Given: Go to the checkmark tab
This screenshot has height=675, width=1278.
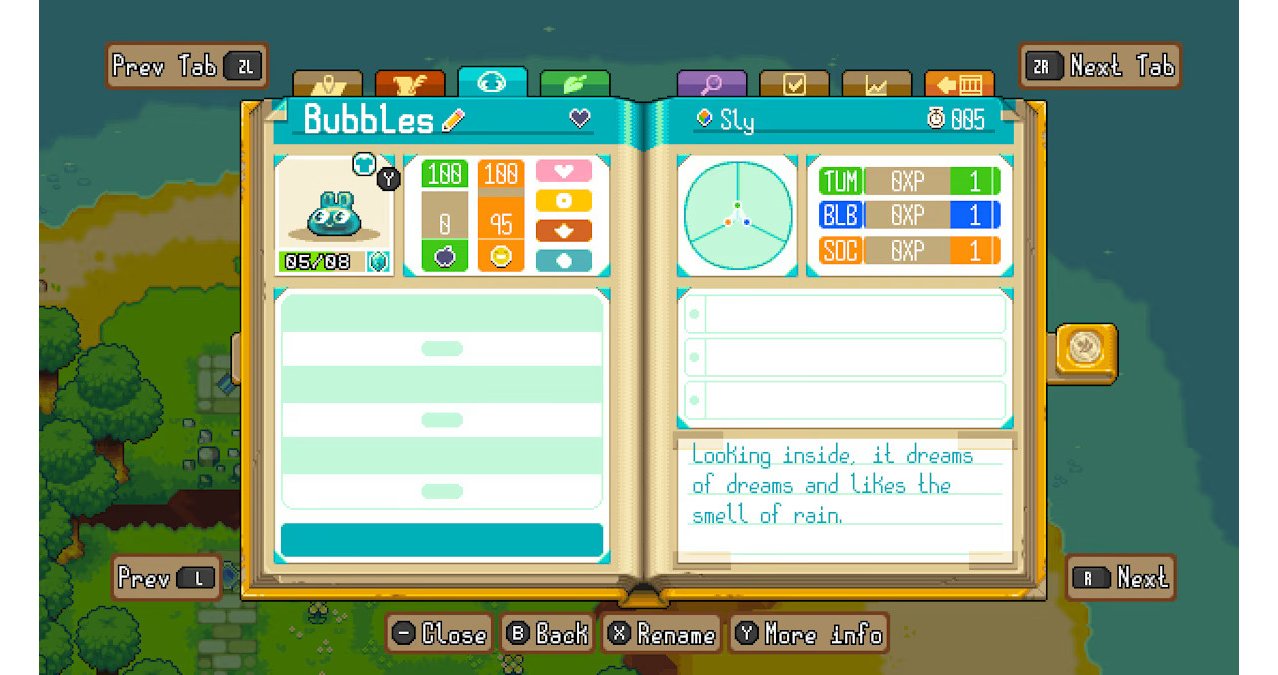Looking at the screenshot, I should point(794,84).
